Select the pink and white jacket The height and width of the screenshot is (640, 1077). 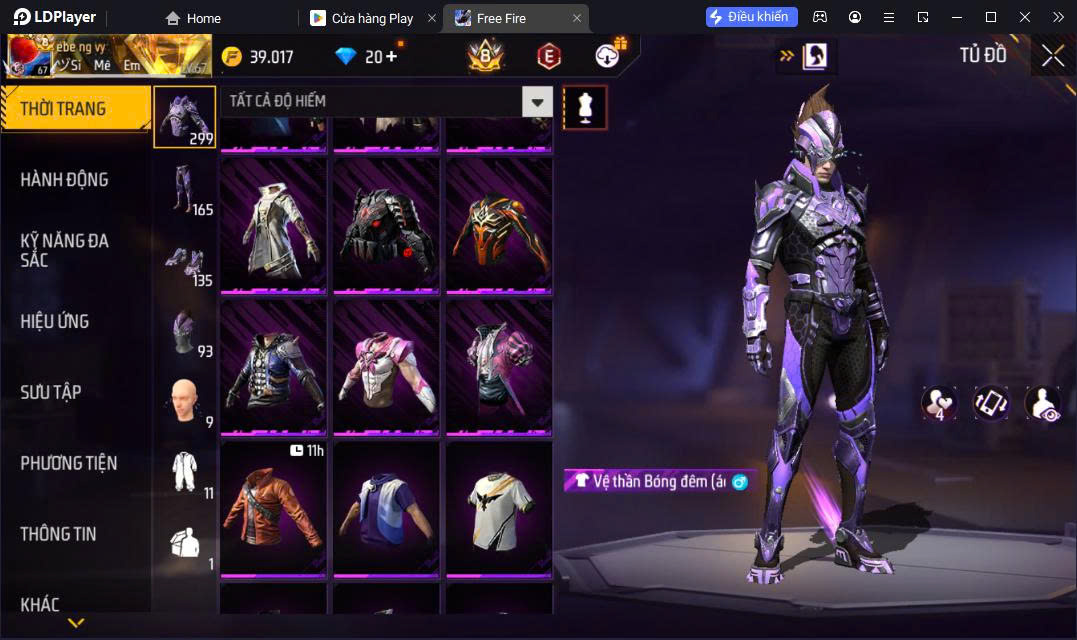tap(386, 366)
